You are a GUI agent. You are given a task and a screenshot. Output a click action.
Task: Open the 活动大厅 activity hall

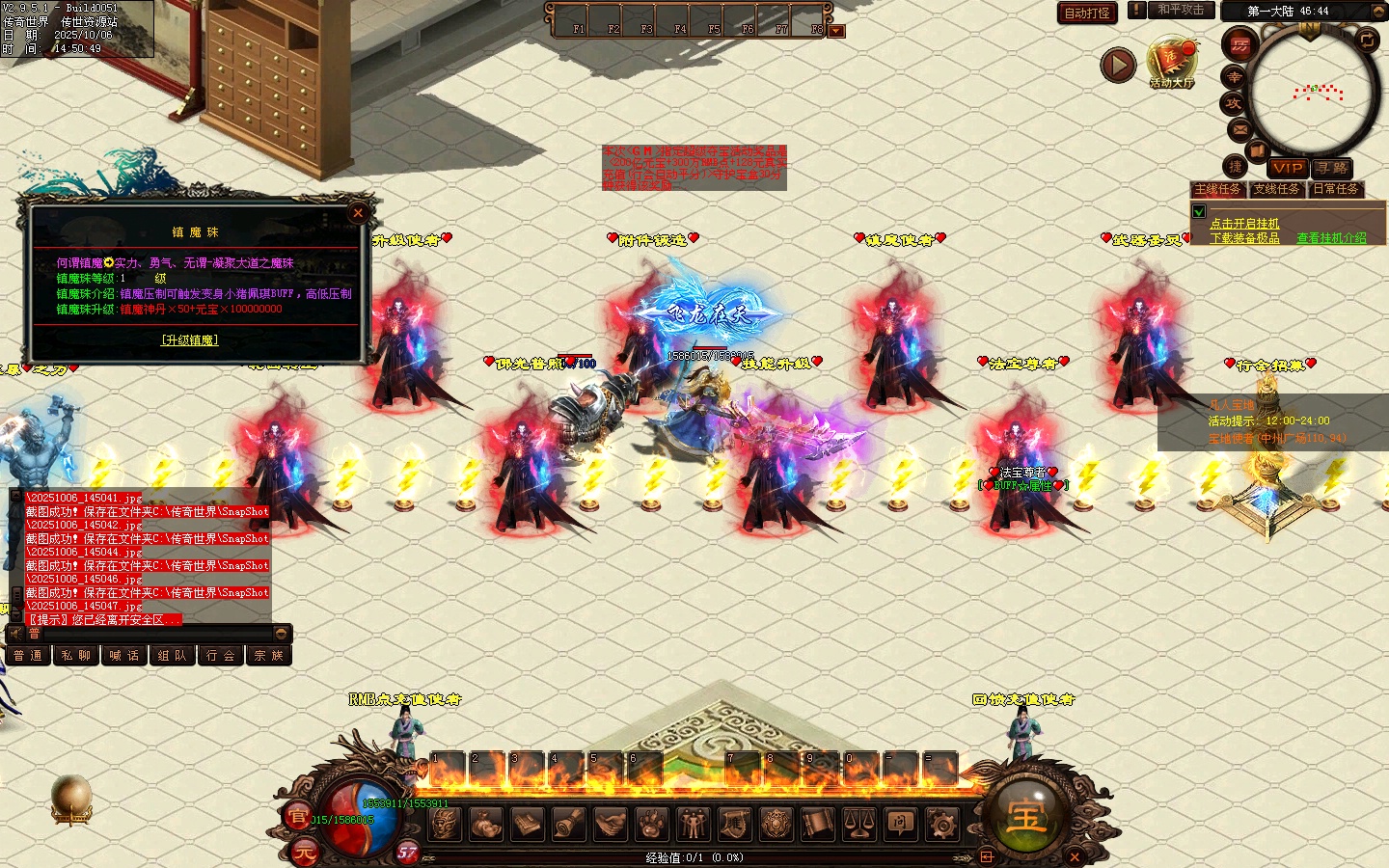point(1171,64)
